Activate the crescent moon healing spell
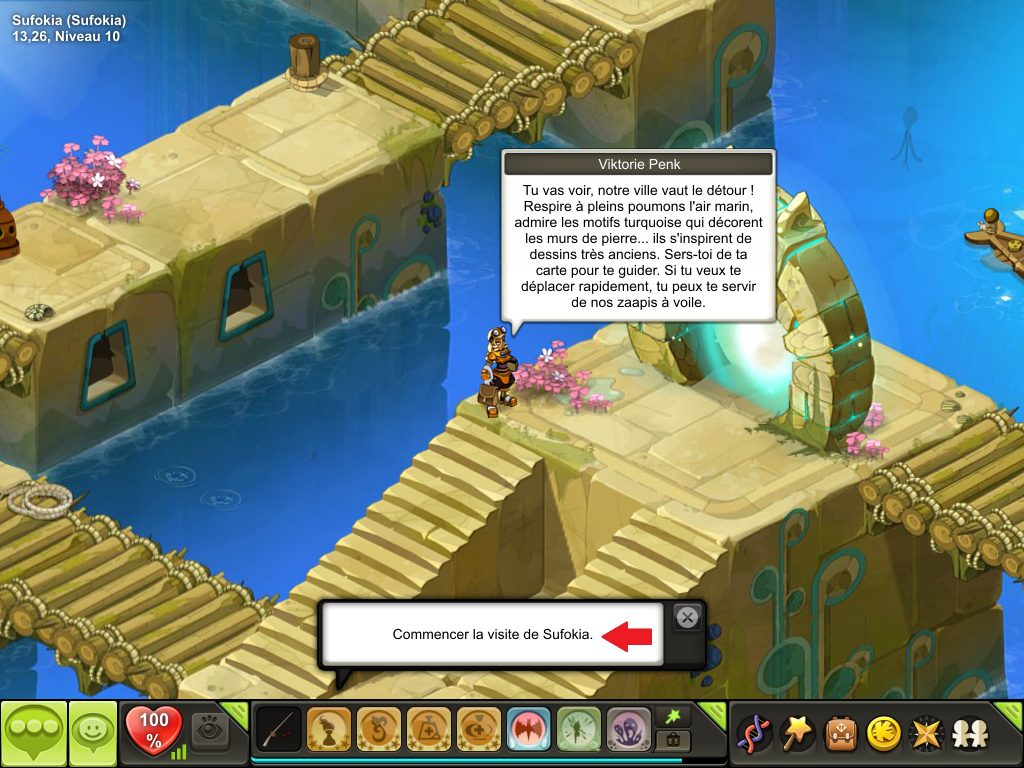The height and width of the screenshot is (768, 1024). point(479,730)
